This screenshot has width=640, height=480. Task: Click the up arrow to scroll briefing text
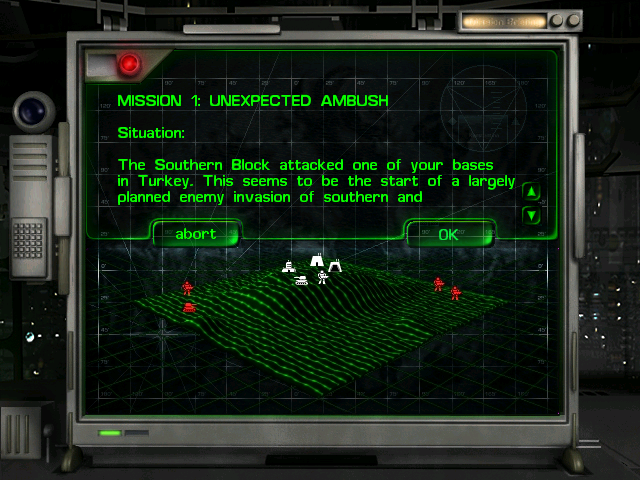(532, 192)
